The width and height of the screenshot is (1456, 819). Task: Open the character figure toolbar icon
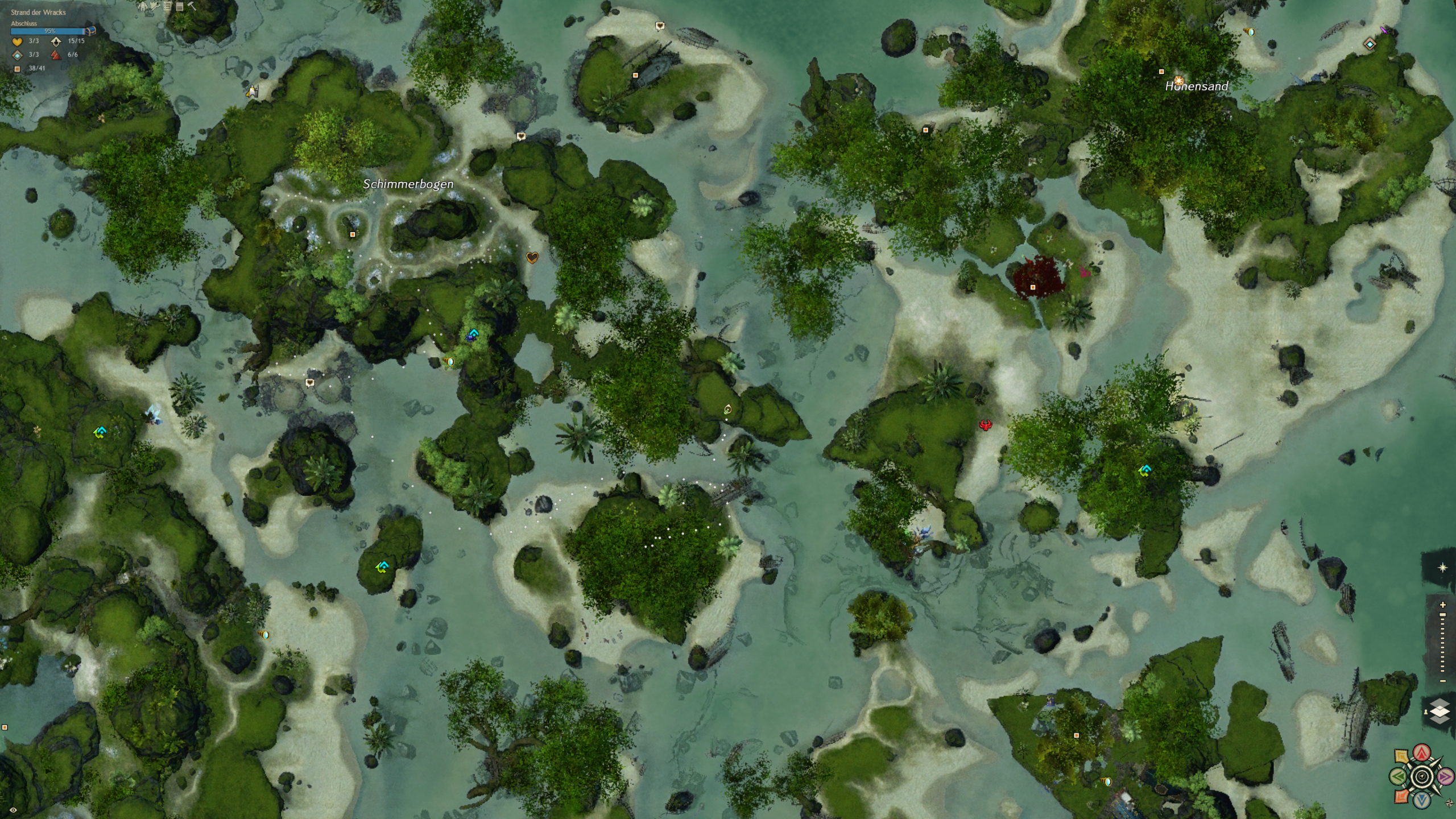click(142, 6)
